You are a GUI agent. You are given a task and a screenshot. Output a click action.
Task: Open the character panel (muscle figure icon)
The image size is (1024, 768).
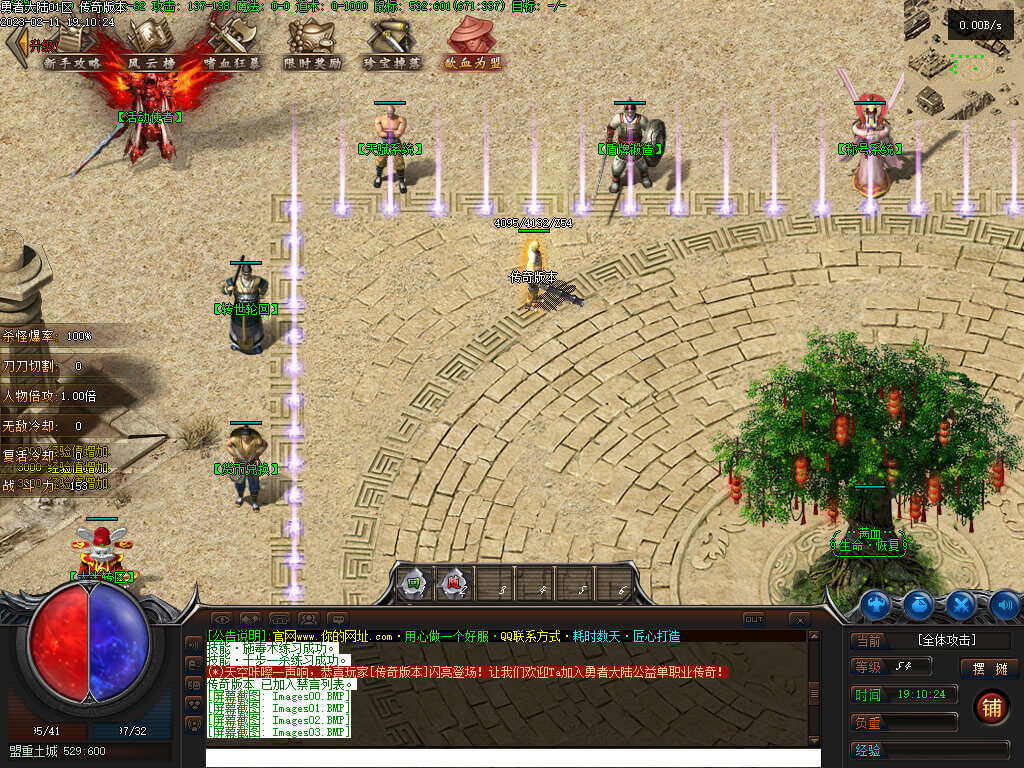tap(876, 604)
